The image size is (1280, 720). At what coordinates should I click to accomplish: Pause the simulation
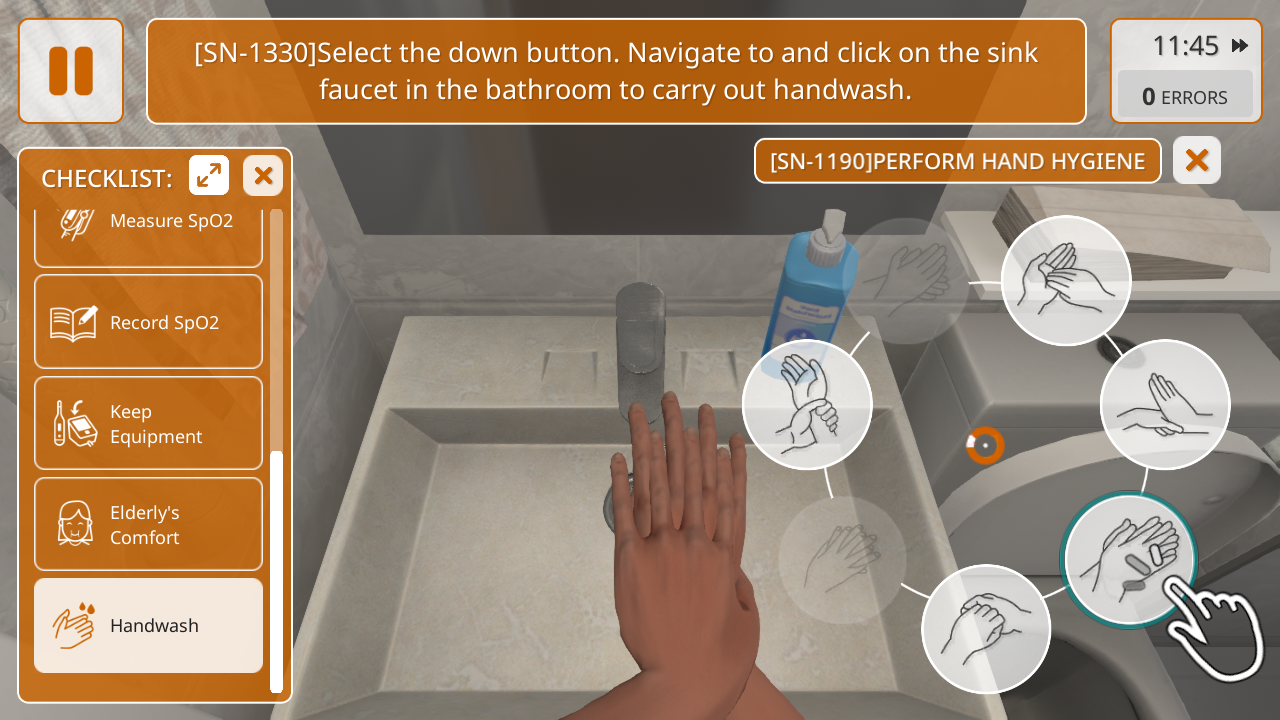pos(71,71)
